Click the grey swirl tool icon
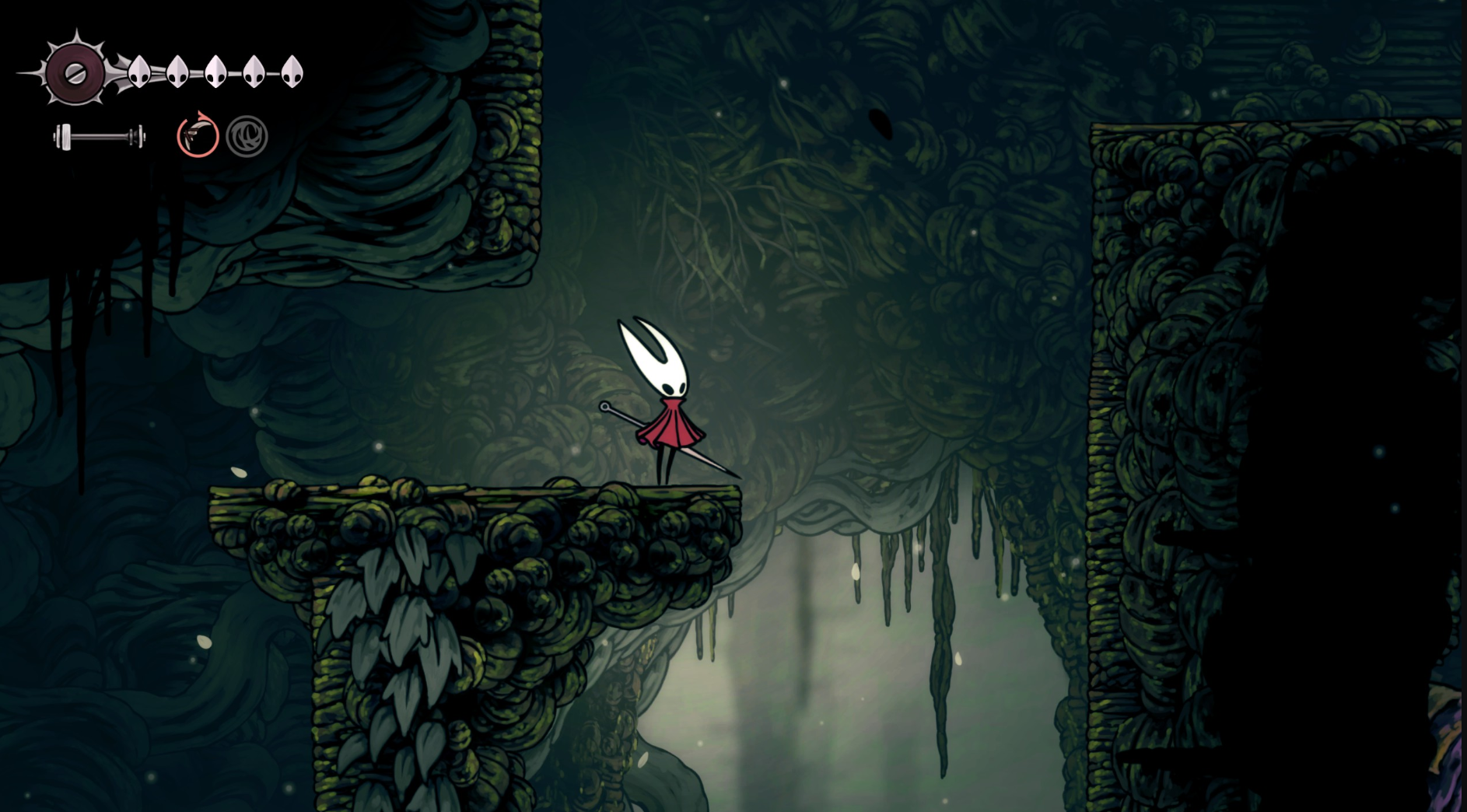Image resolution: width=1467 pixels, height=812 pixels. click(x=247, y=137)
